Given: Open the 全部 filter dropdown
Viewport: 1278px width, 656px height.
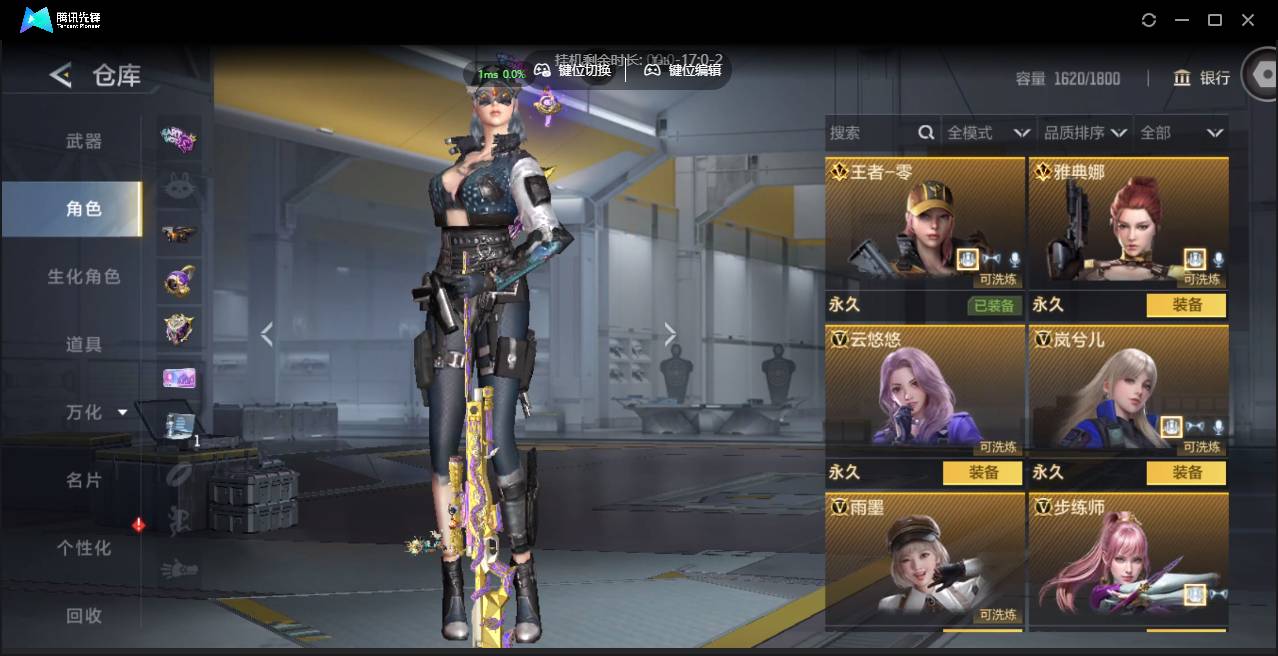Looking at the screenshot, I should pyautogui.click(x=1181, y=133).
